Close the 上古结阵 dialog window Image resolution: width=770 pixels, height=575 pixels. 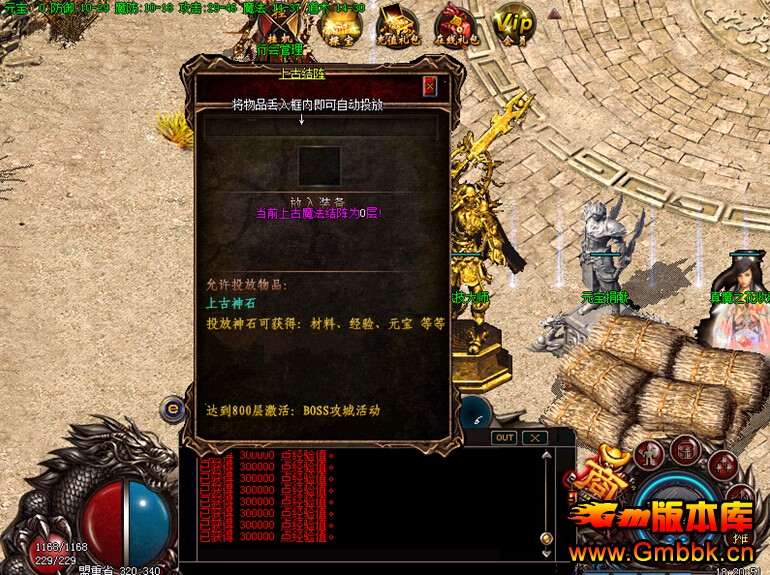click(430, 86)
